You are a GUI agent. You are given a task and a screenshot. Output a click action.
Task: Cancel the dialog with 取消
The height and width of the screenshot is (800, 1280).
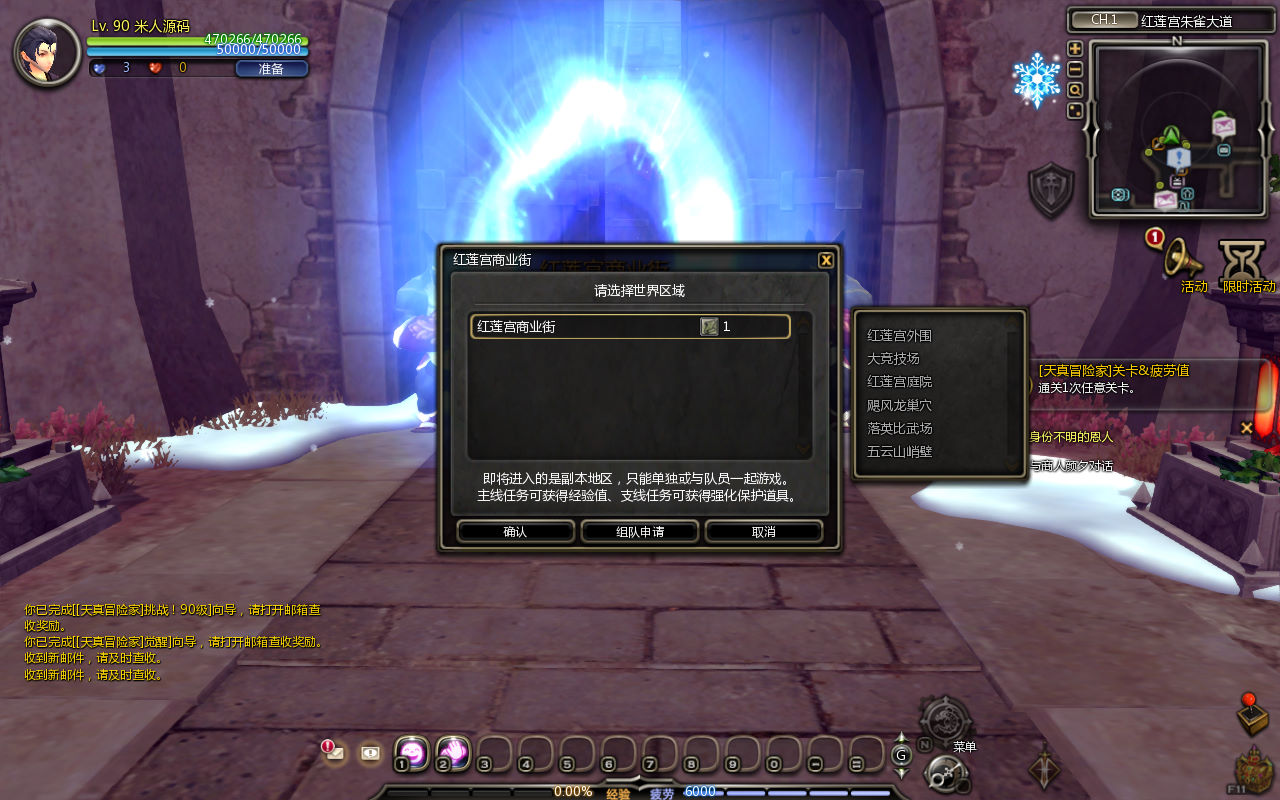click(x=763, y=532)
